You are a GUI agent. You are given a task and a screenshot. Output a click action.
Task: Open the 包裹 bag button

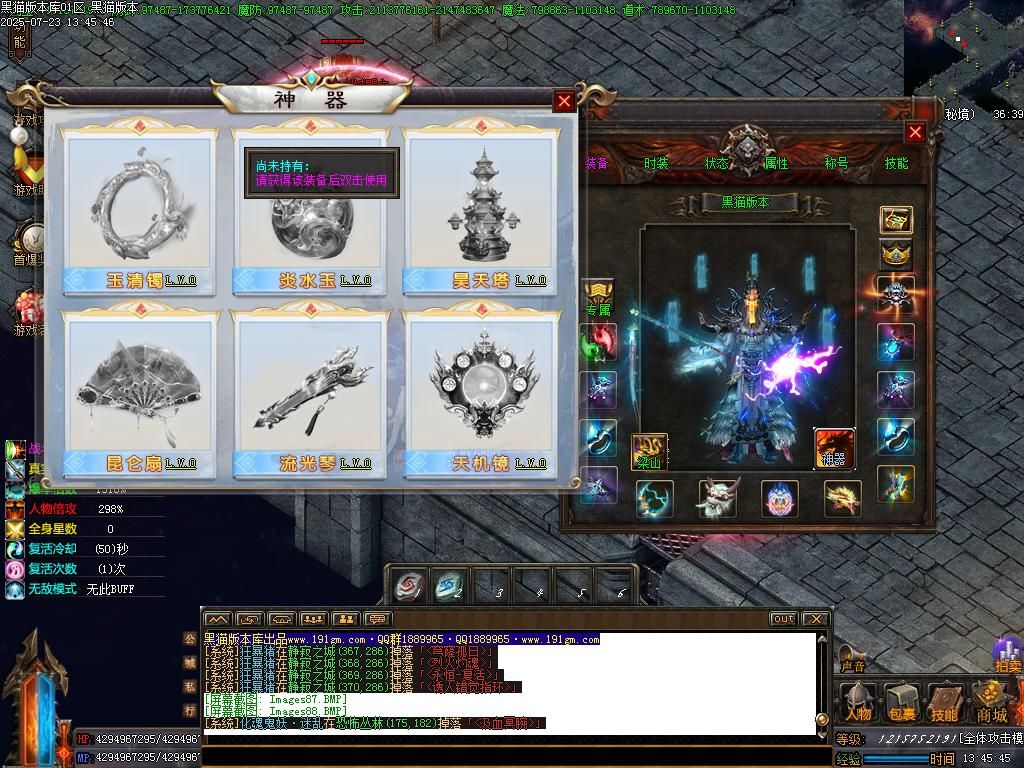pos(902,703)
